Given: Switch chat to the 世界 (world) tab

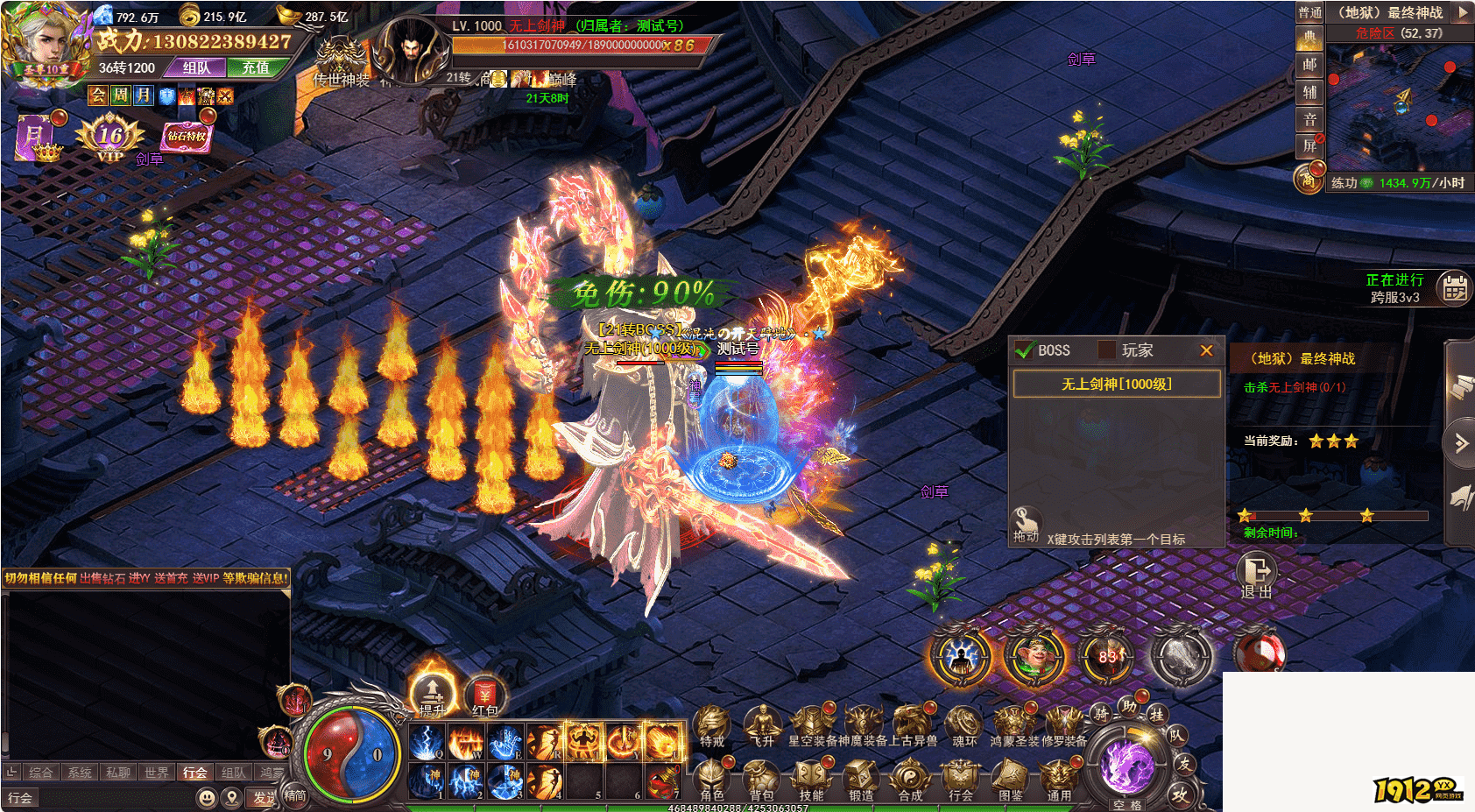Looking at the screenshot, I should (x=157, y=773).
